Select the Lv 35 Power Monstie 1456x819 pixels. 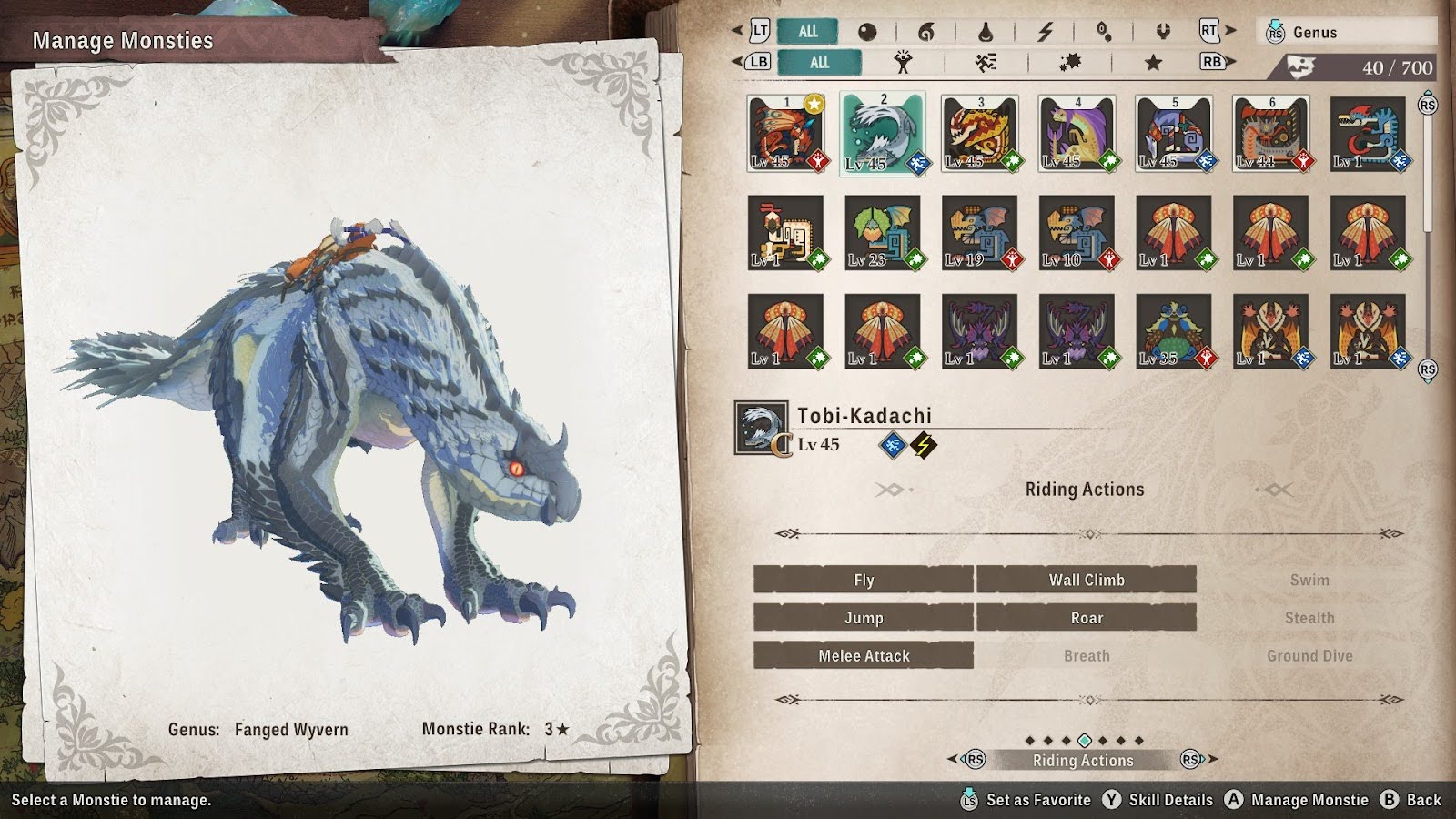(x=1174, y=331)
